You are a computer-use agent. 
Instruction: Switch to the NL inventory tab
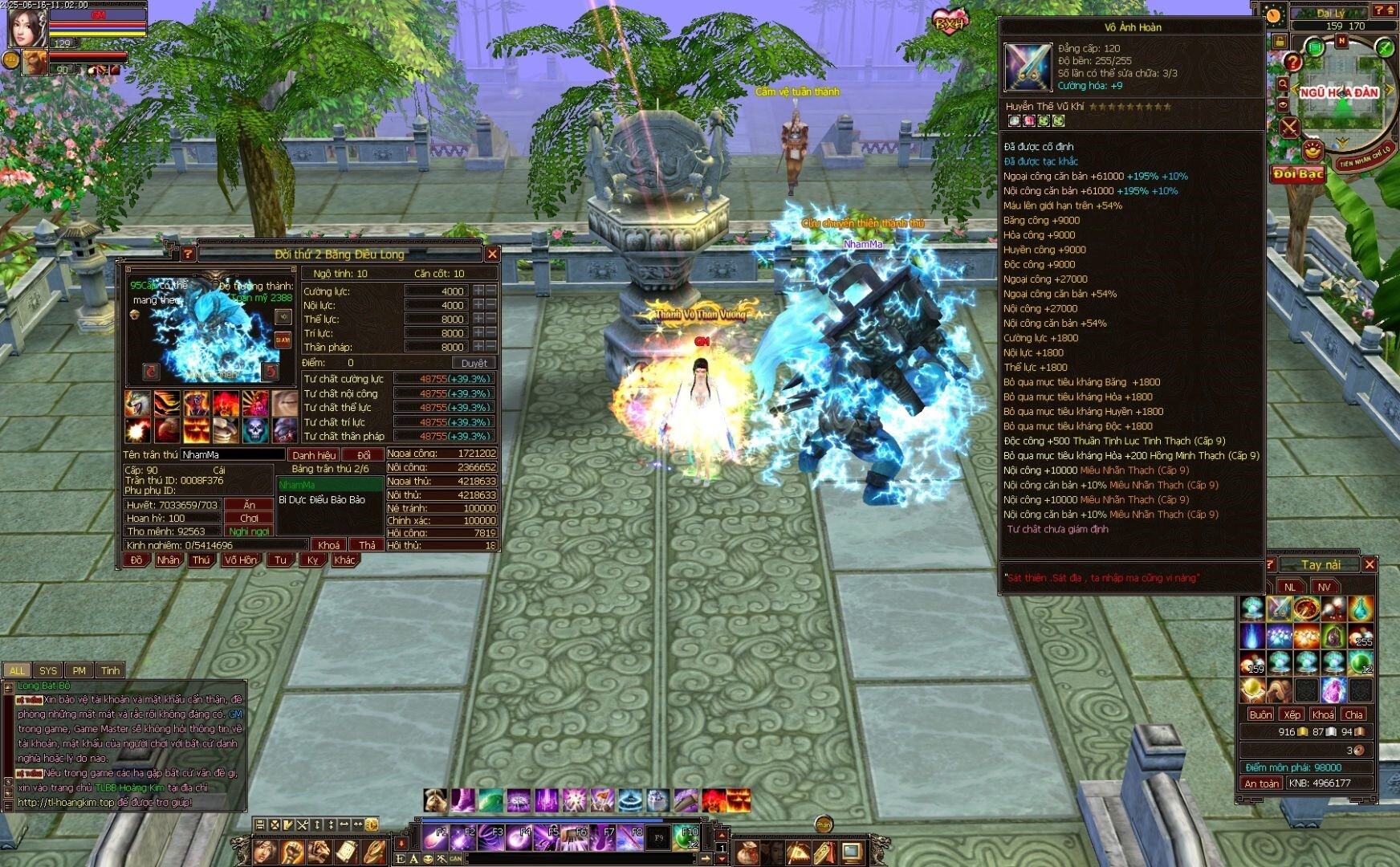click(1290, 587)
